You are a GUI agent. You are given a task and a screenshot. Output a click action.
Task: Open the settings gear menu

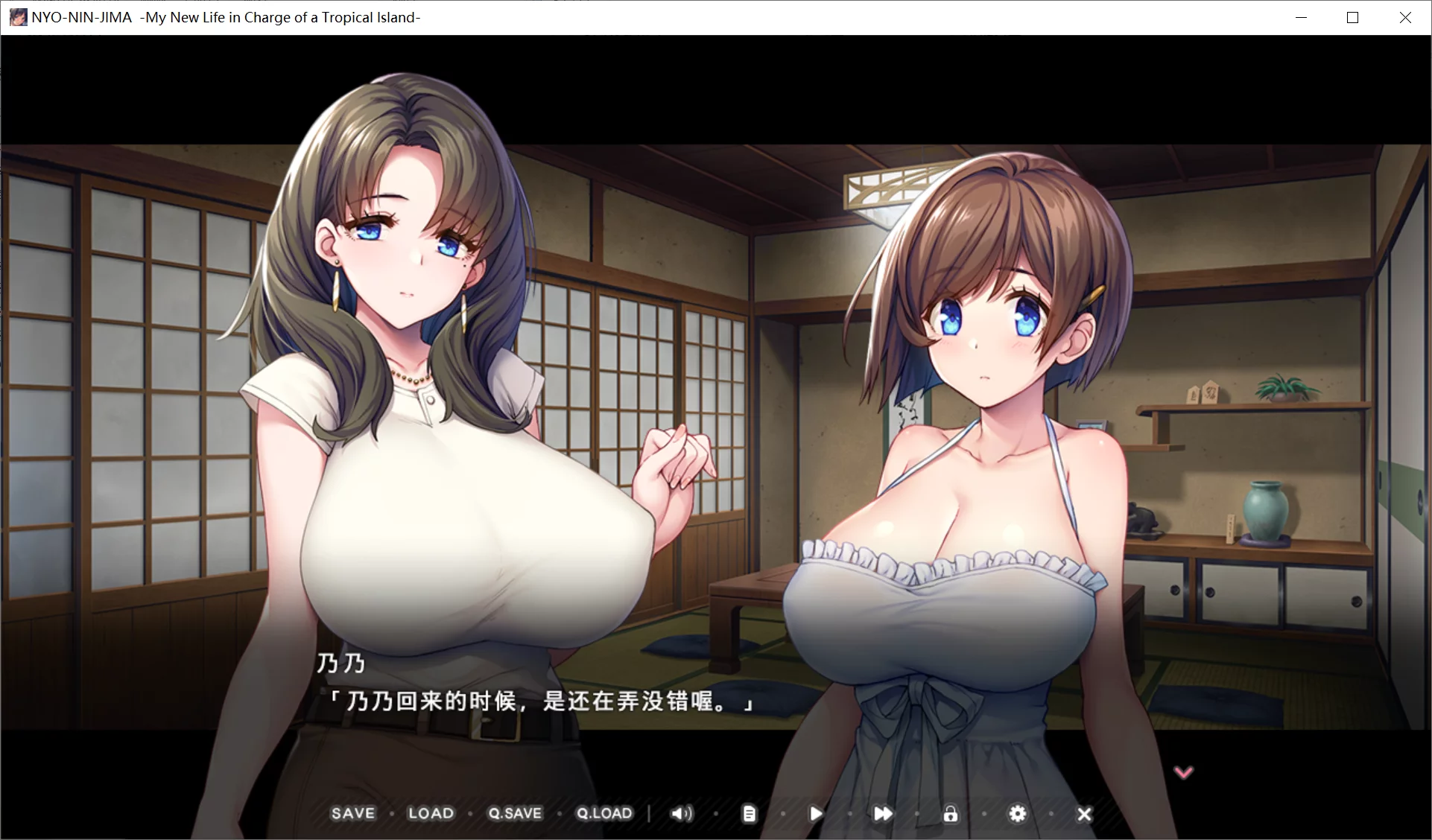point(1018,813)
